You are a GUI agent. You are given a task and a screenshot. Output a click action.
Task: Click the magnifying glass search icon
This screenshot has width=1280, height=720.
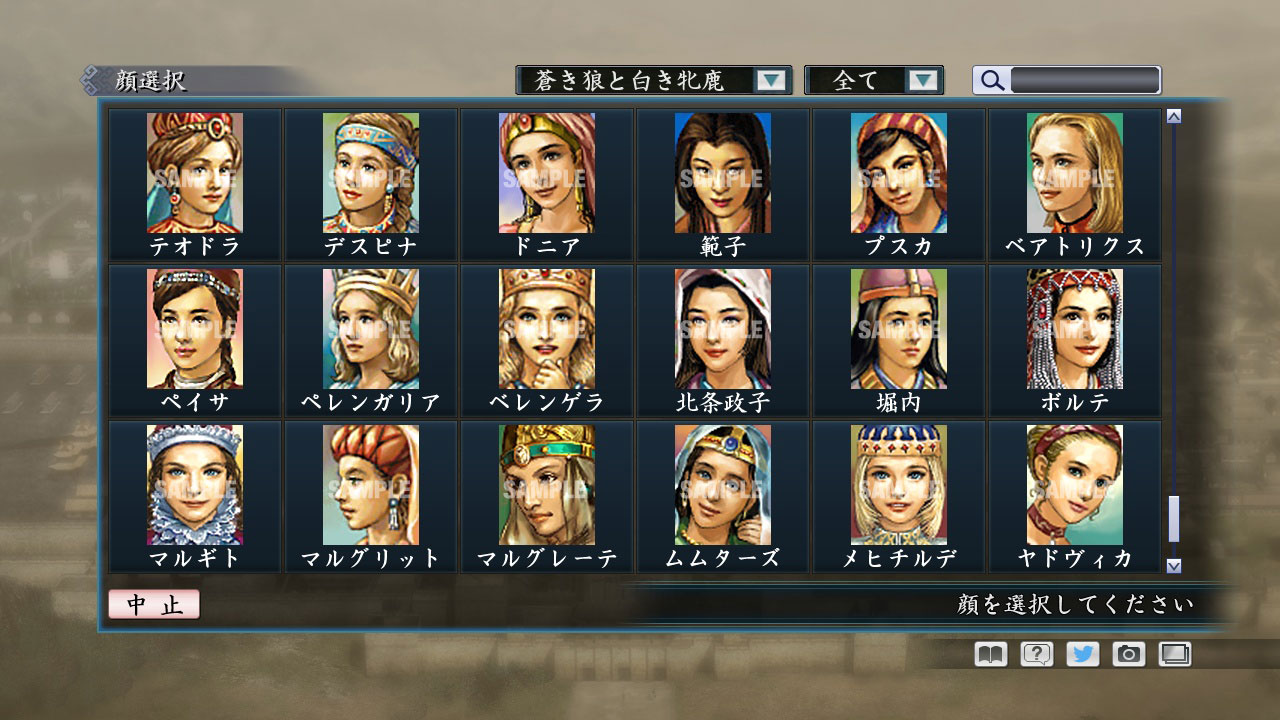tap(991, 79)
